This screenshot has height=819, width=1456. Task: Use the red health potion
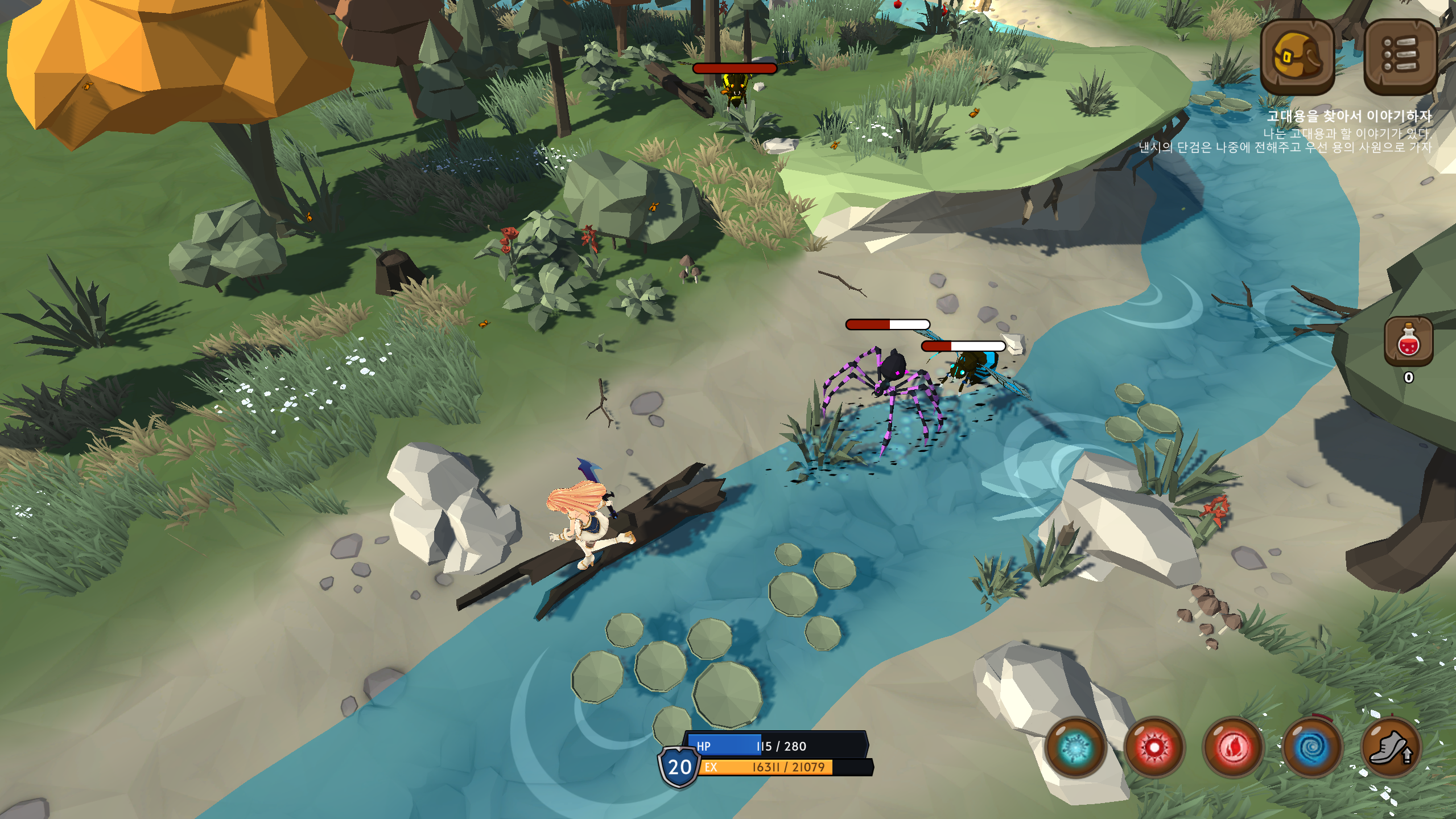click(x=1408, y=341)
